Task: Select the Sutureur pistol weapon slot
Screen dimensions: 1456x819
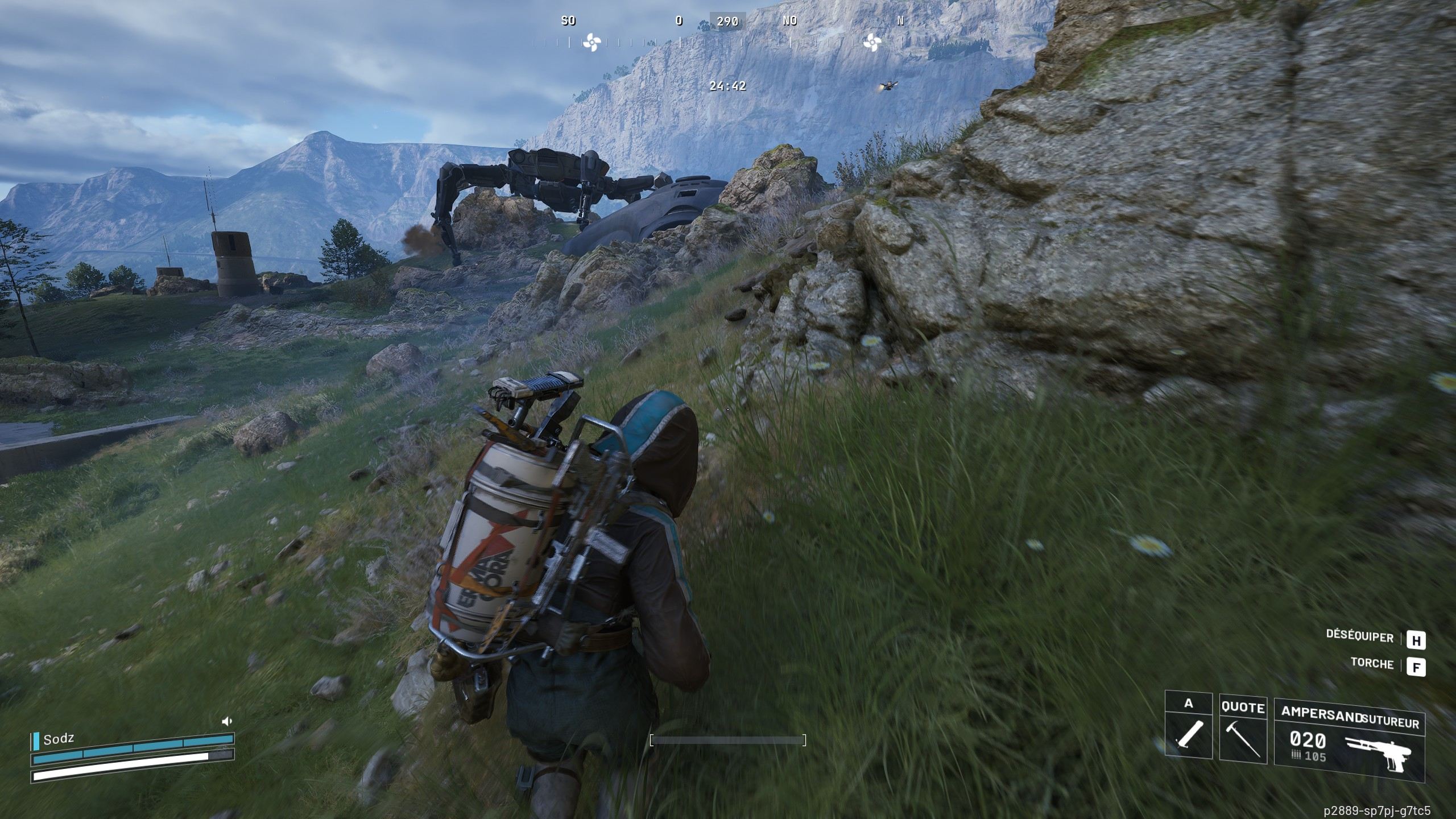Action: [x=1349, y=739]
